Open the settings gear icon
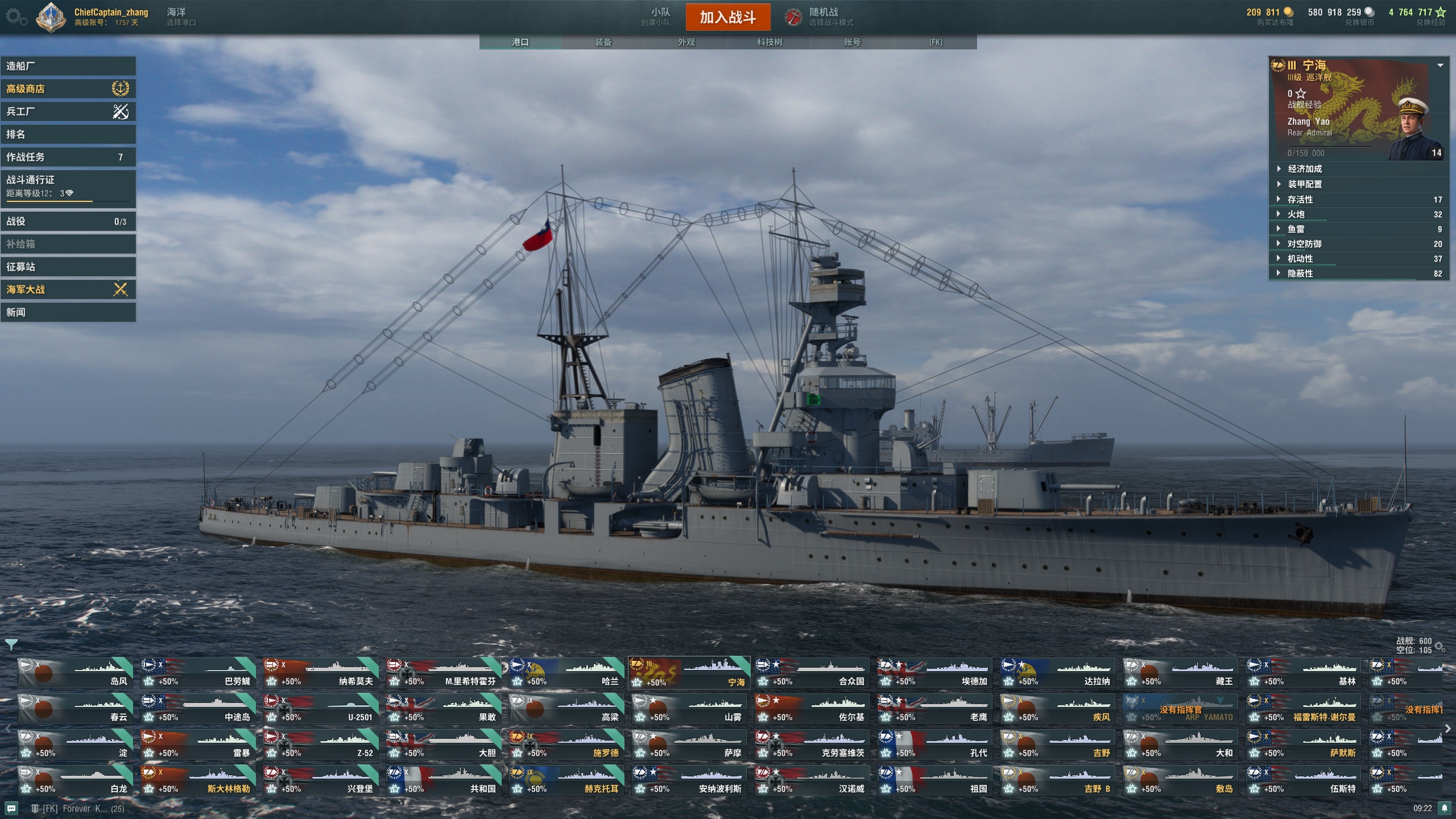Image resolution: width=1456 pixels, height=819 pixels. coord(15,17)
